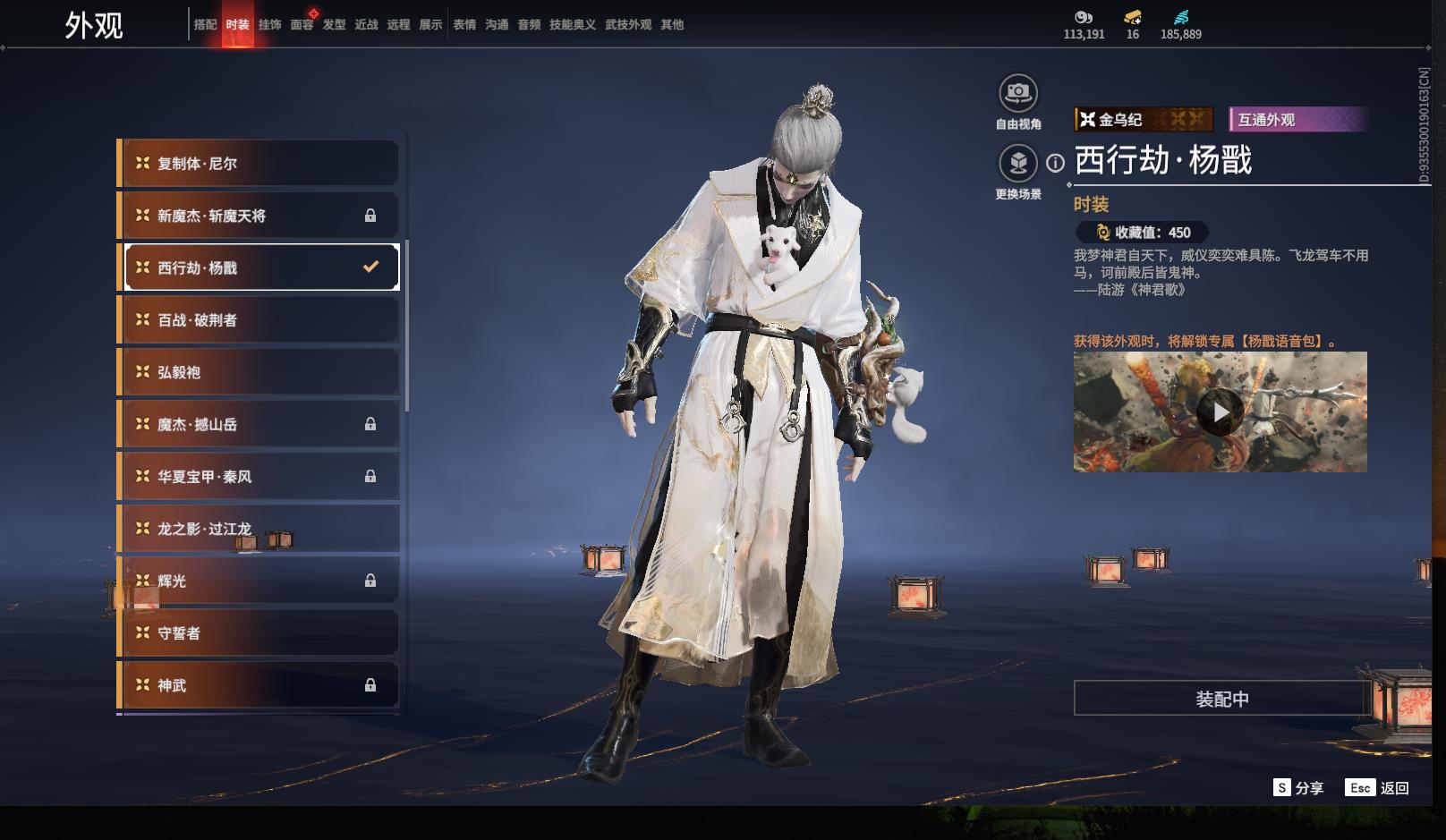Viewport: 1446px width, 840px height.
Task: Switch to the 搭配 tab
Action: click(x=205, y=25)
